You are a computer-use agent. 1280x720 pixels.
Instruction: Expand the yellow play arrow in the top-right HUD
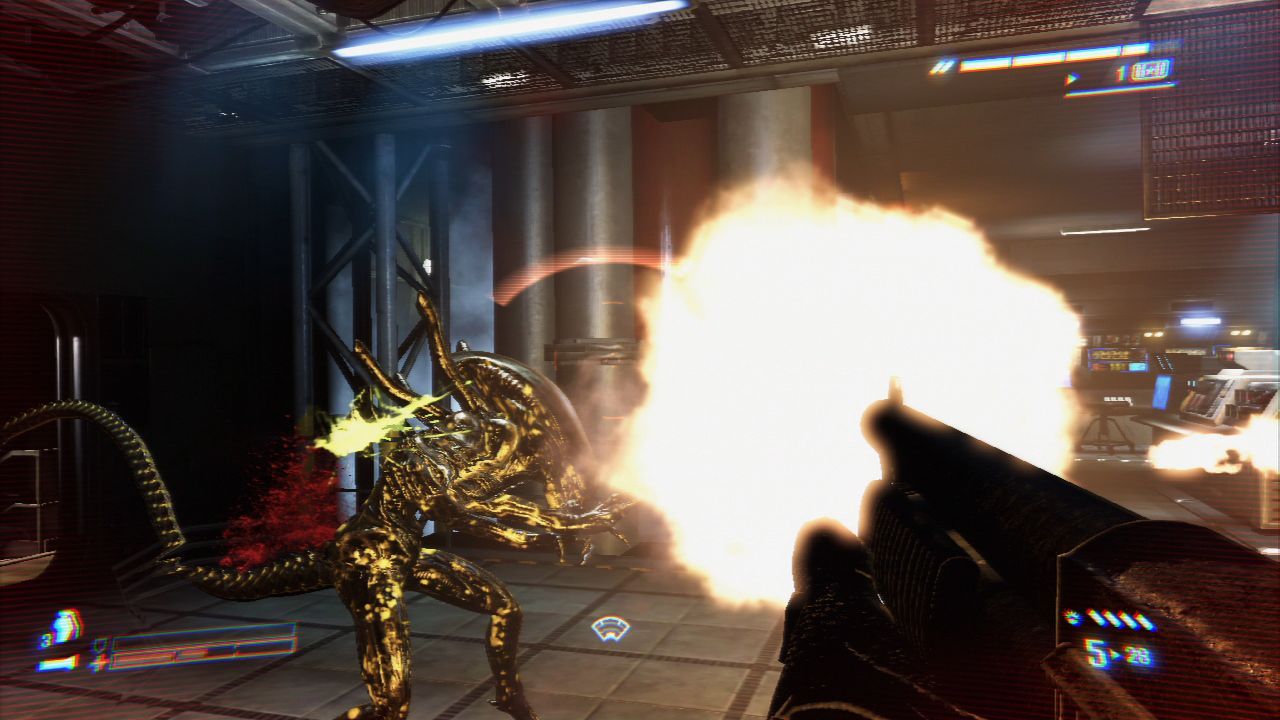pyautogui.click(x=1072, y=78)
